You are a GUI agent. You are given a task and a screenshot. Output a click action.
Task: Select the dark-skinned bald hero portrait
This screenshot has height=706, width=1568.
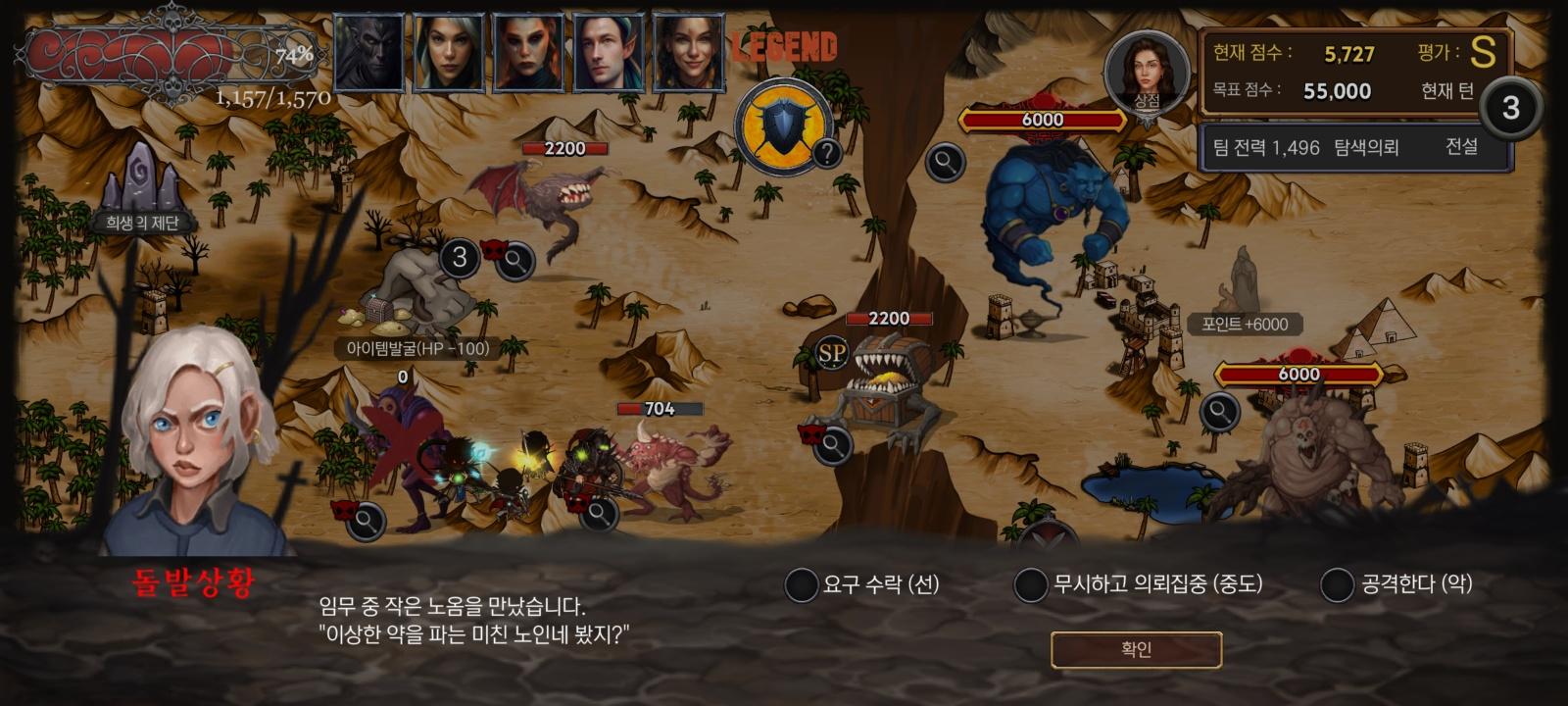click(368, 52)
